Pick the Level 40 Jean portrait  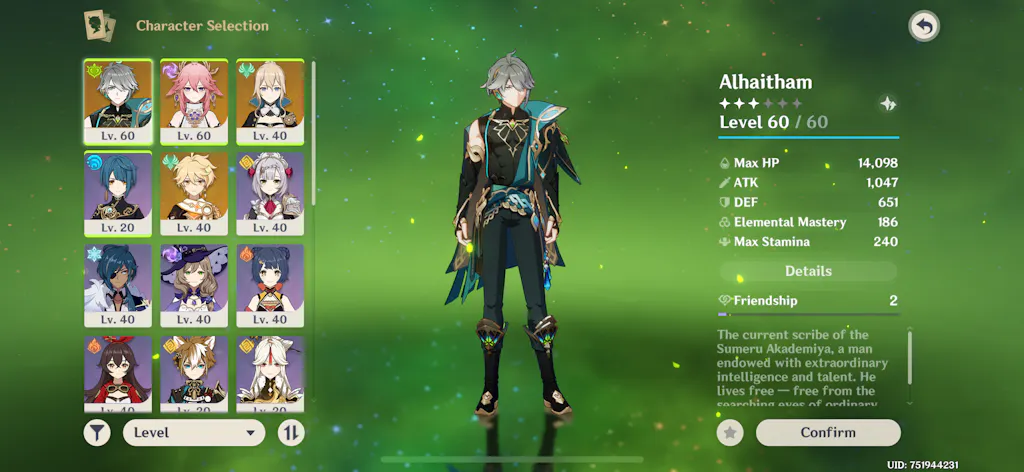[x=270, y=100]
